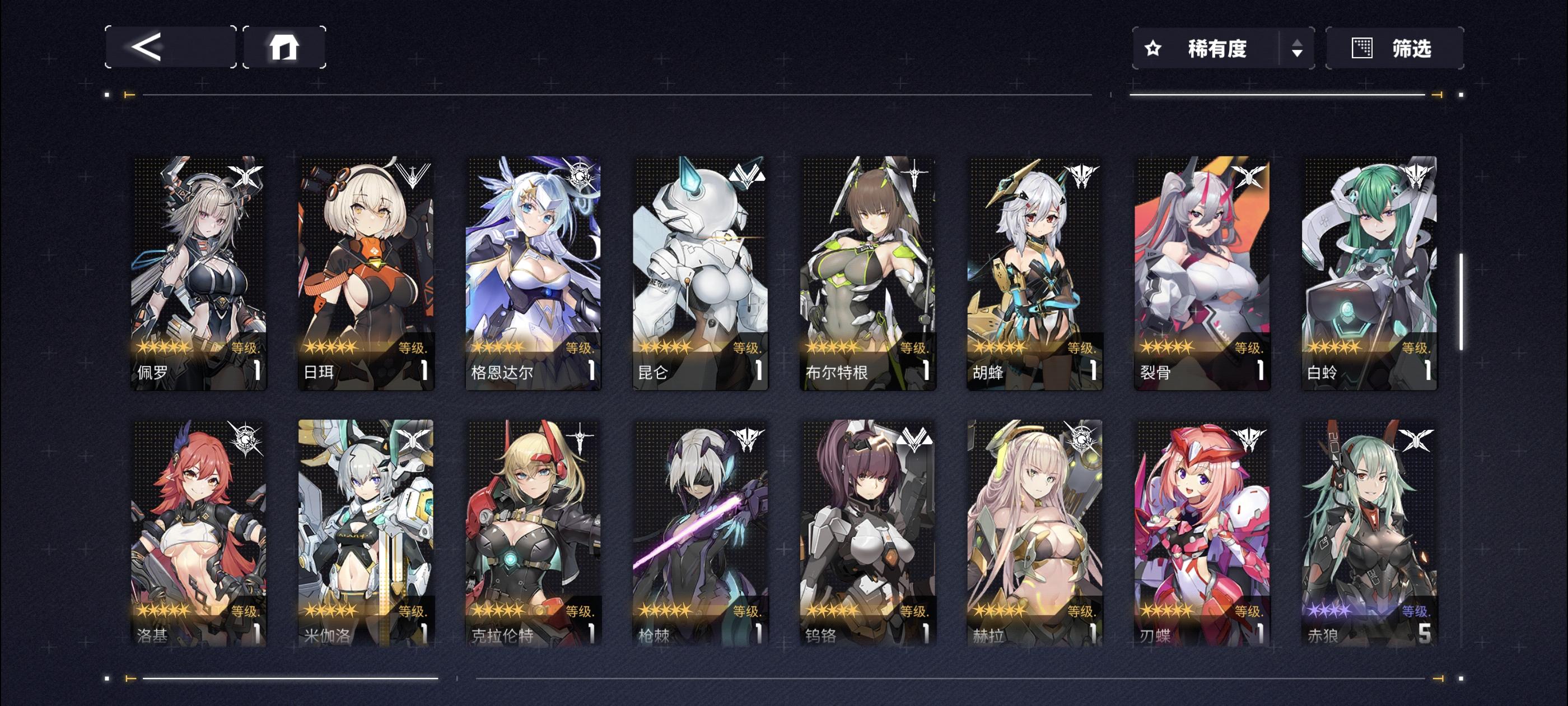Expand sorting options with the up-down chevrons

1297,49
